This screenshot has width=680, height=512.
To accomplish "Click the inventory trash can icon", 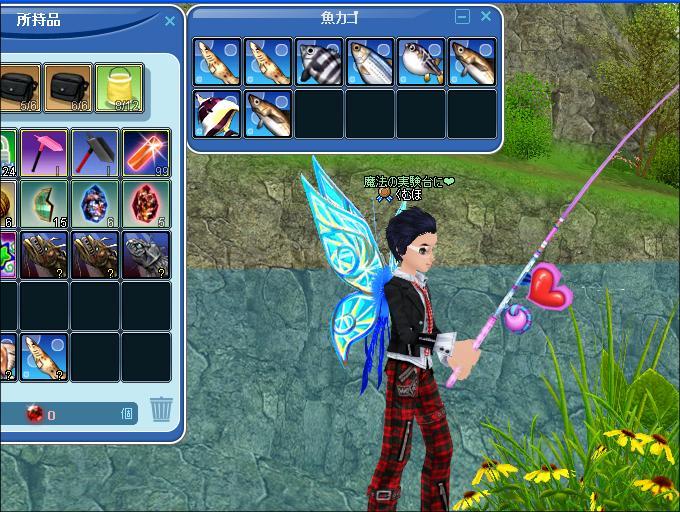I will [x=161, y=409].
